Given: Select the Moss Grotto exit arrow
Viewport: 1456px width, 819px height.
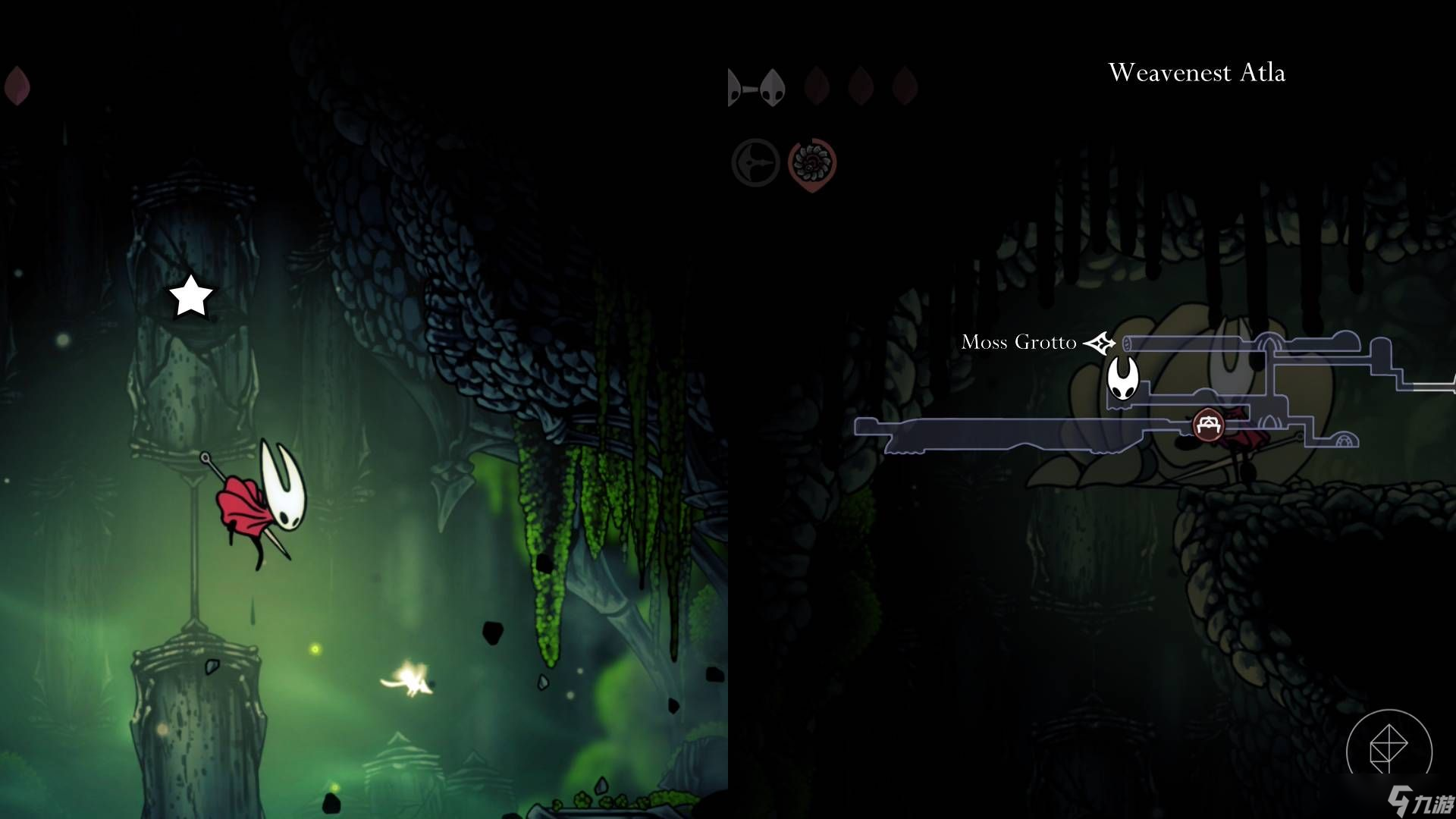Looking at the screenshot, I should tap(1099, 343).
